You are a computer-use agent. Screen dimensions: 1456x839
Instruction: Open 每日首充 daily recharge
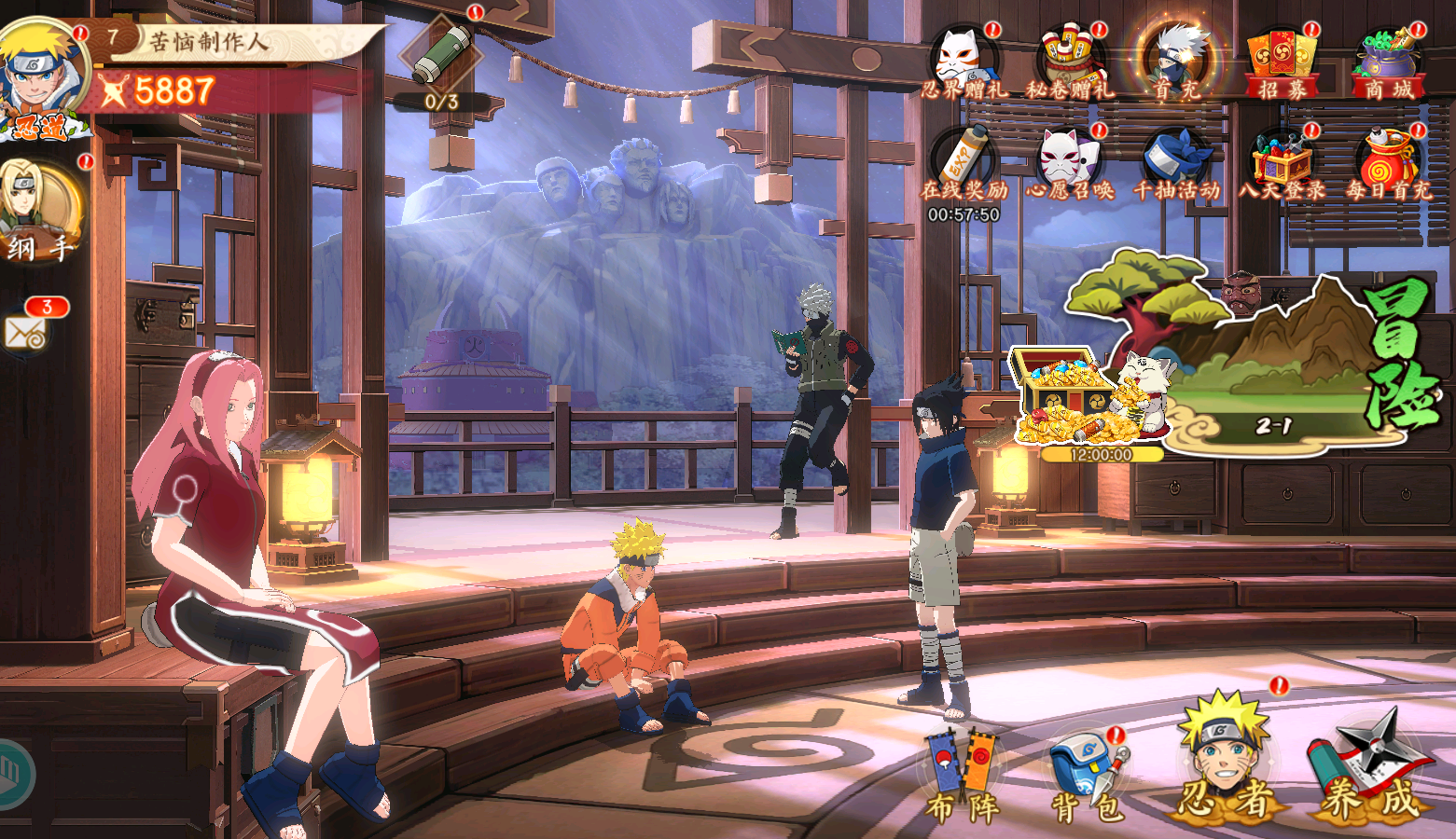coord(1388,165)
